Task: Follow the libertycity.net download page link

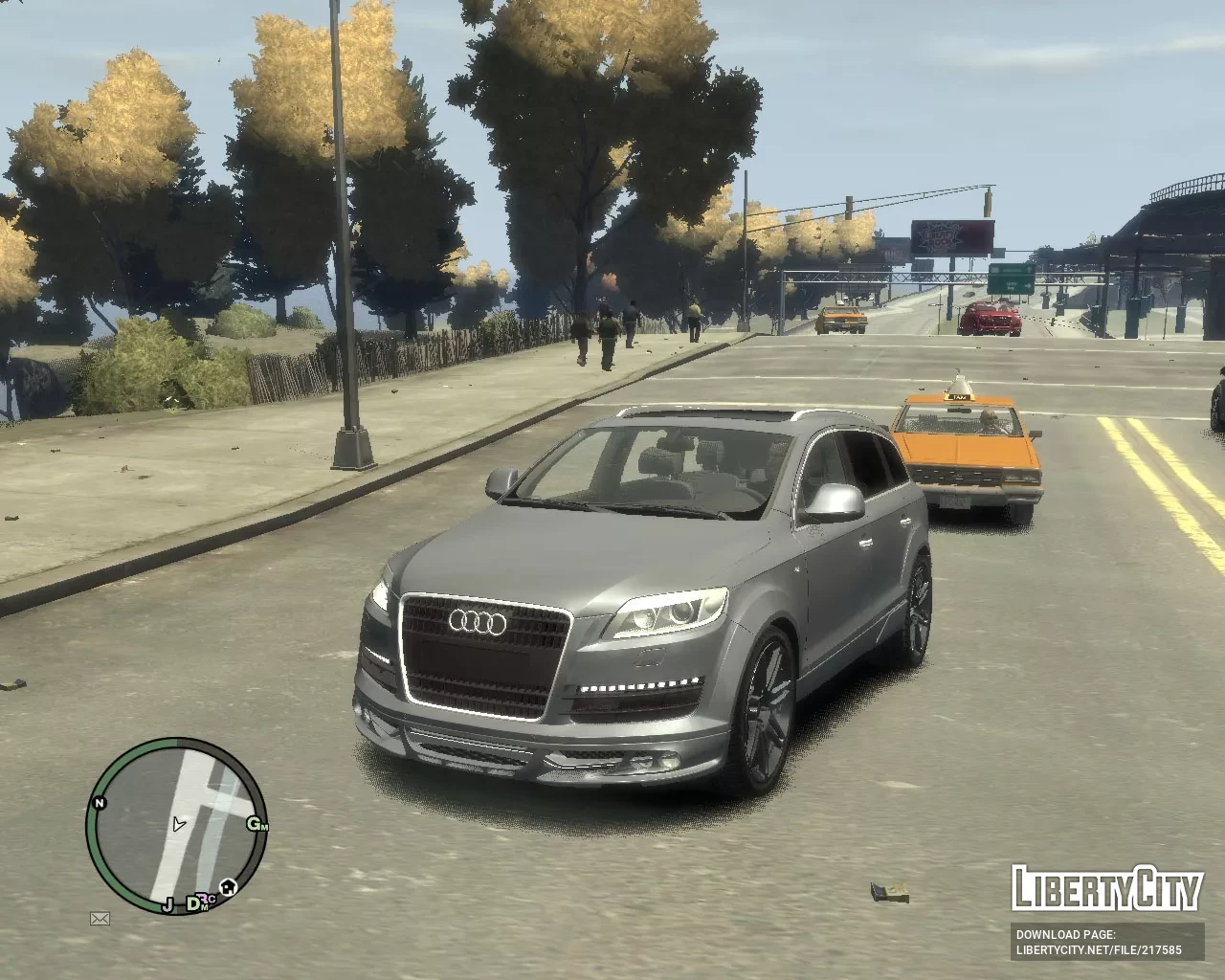Action: coord(1099,950)
